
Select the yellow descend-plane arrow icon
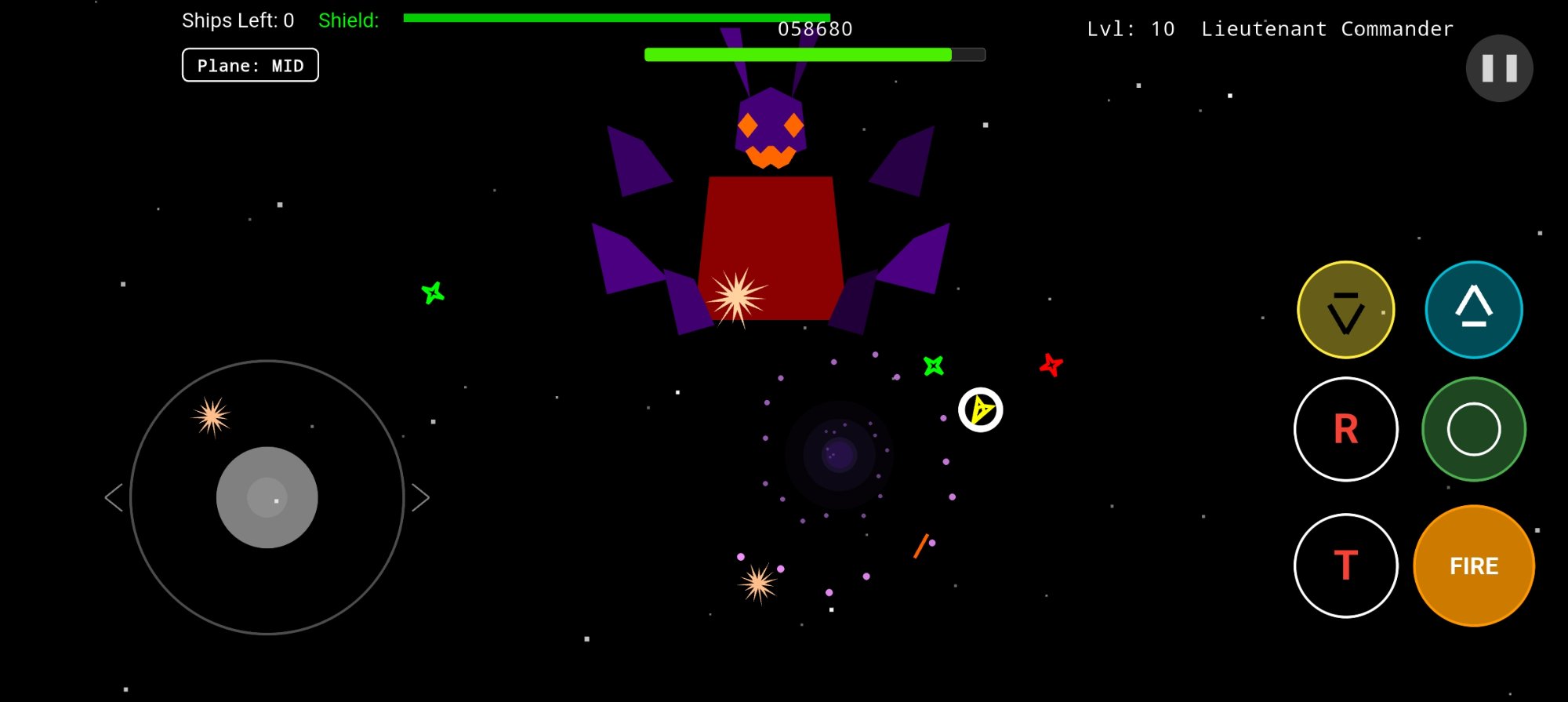click(x=1345, y=309)
